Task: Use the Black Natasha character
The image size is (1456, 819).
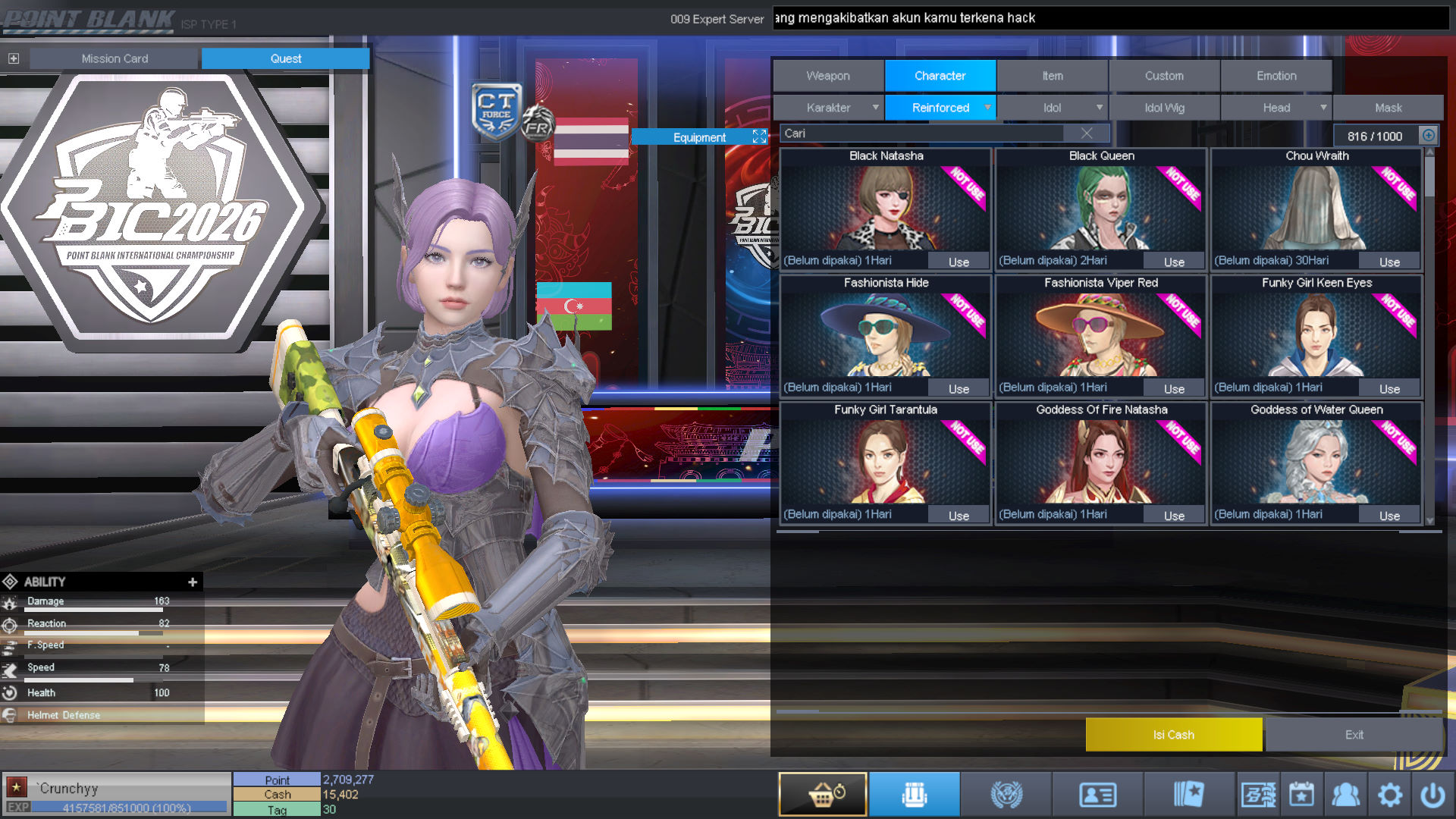Action: (959, 262)
